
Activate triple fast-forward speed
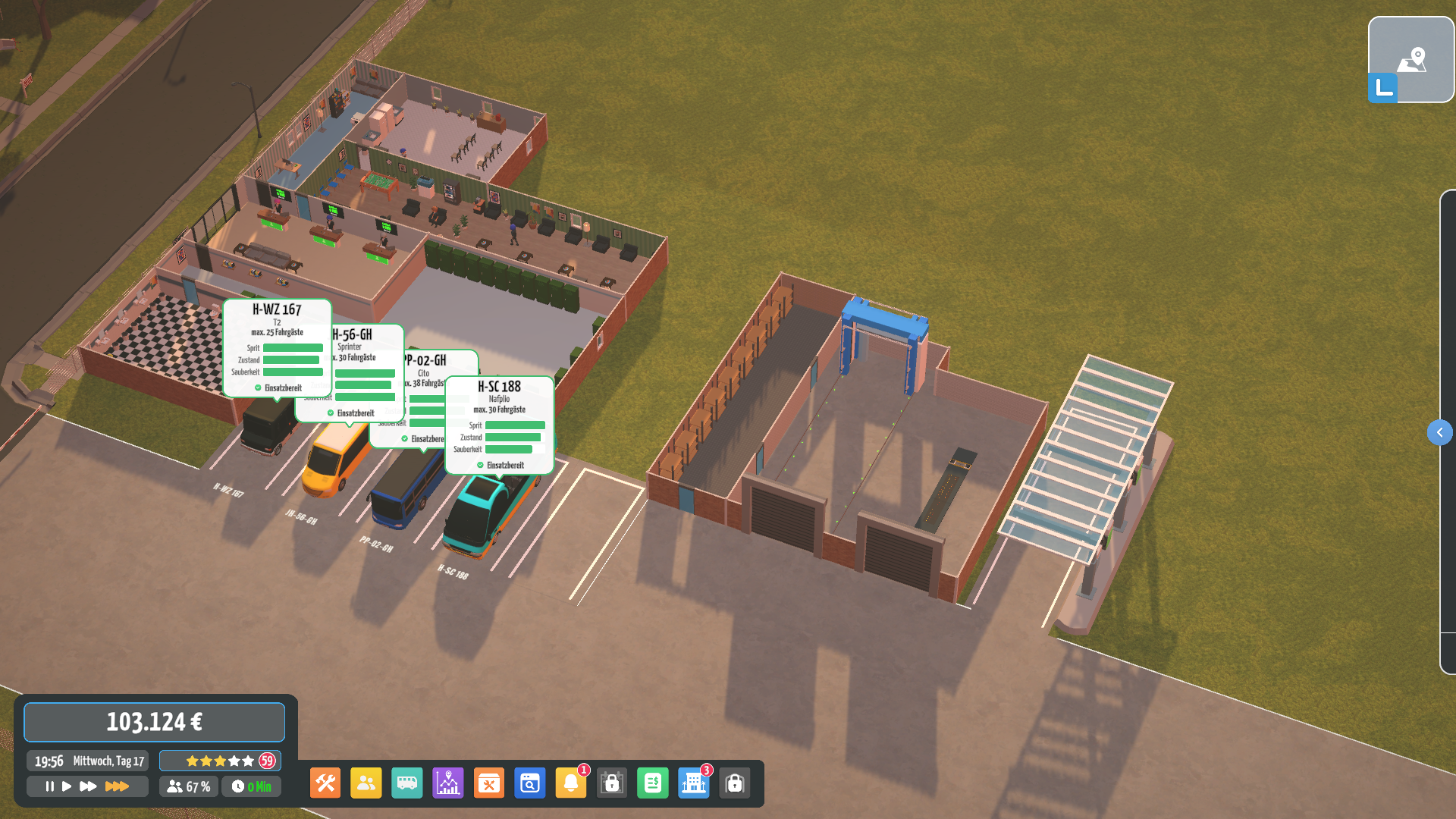(x=117, y=786)
